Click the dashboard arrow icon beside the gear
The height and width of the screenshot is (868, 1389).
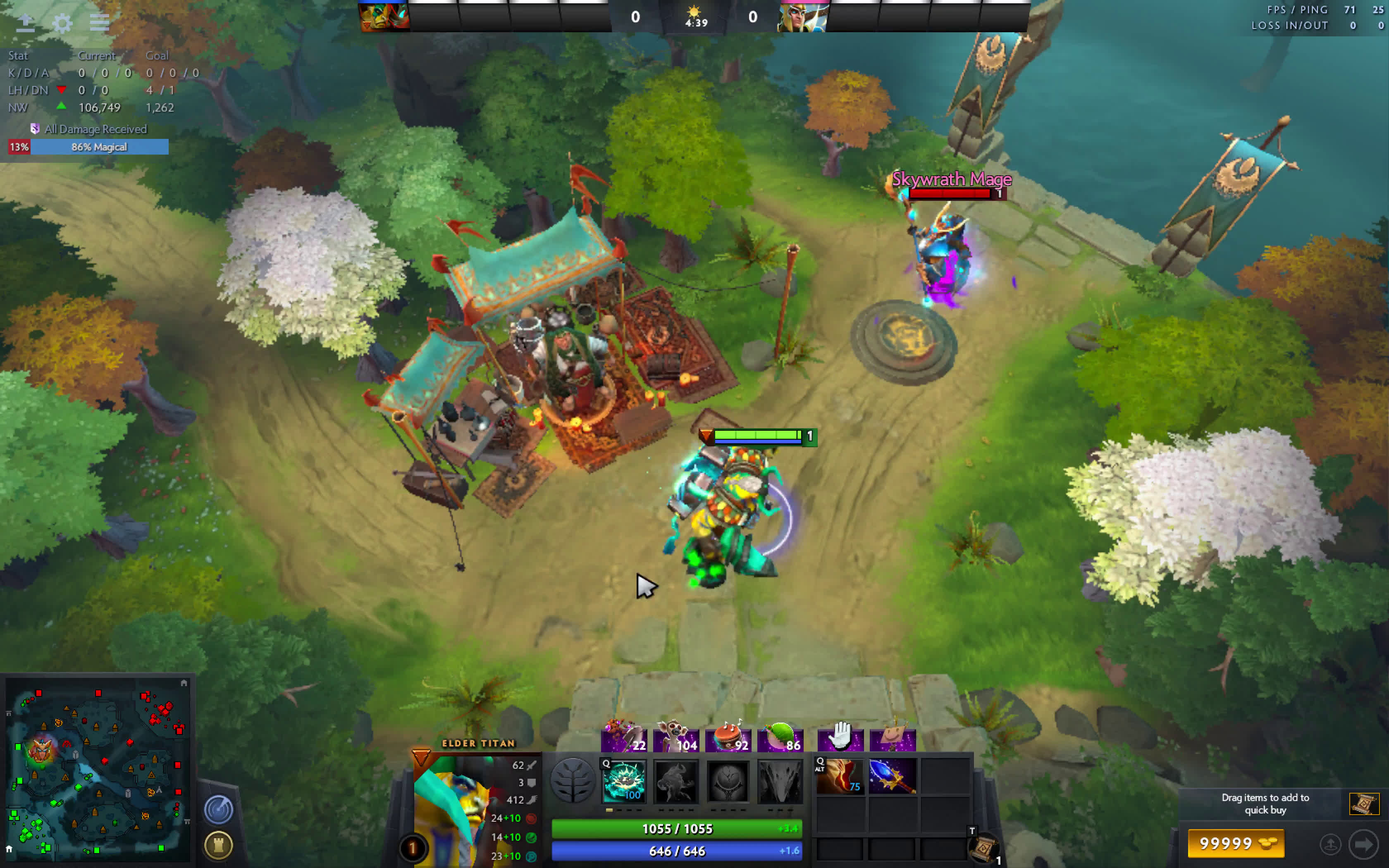pos(25,23)
